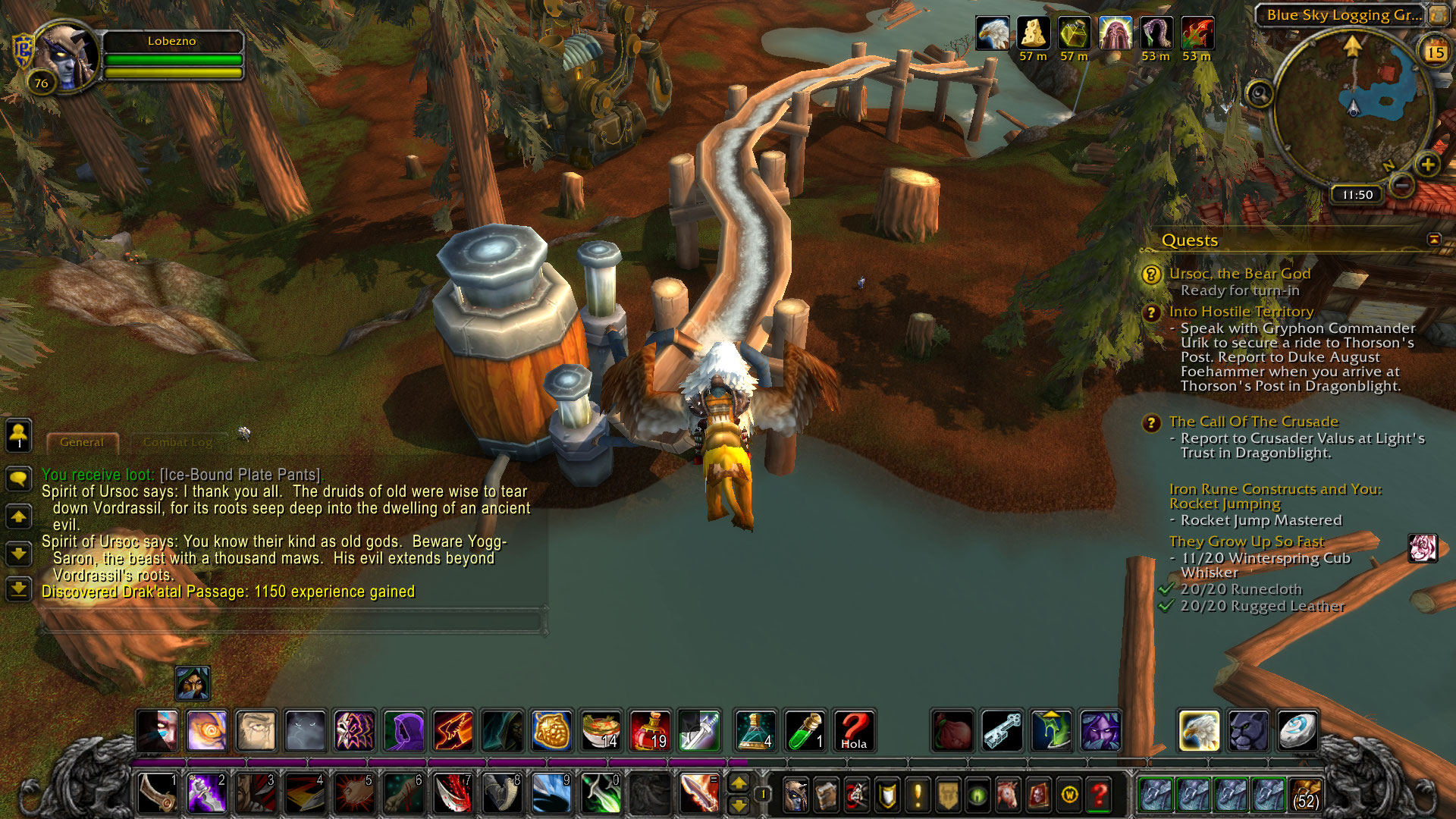Viewport: 1456px width, 819px height.
Task: Click the Lobezno player portrait
Action: [67, 58]
